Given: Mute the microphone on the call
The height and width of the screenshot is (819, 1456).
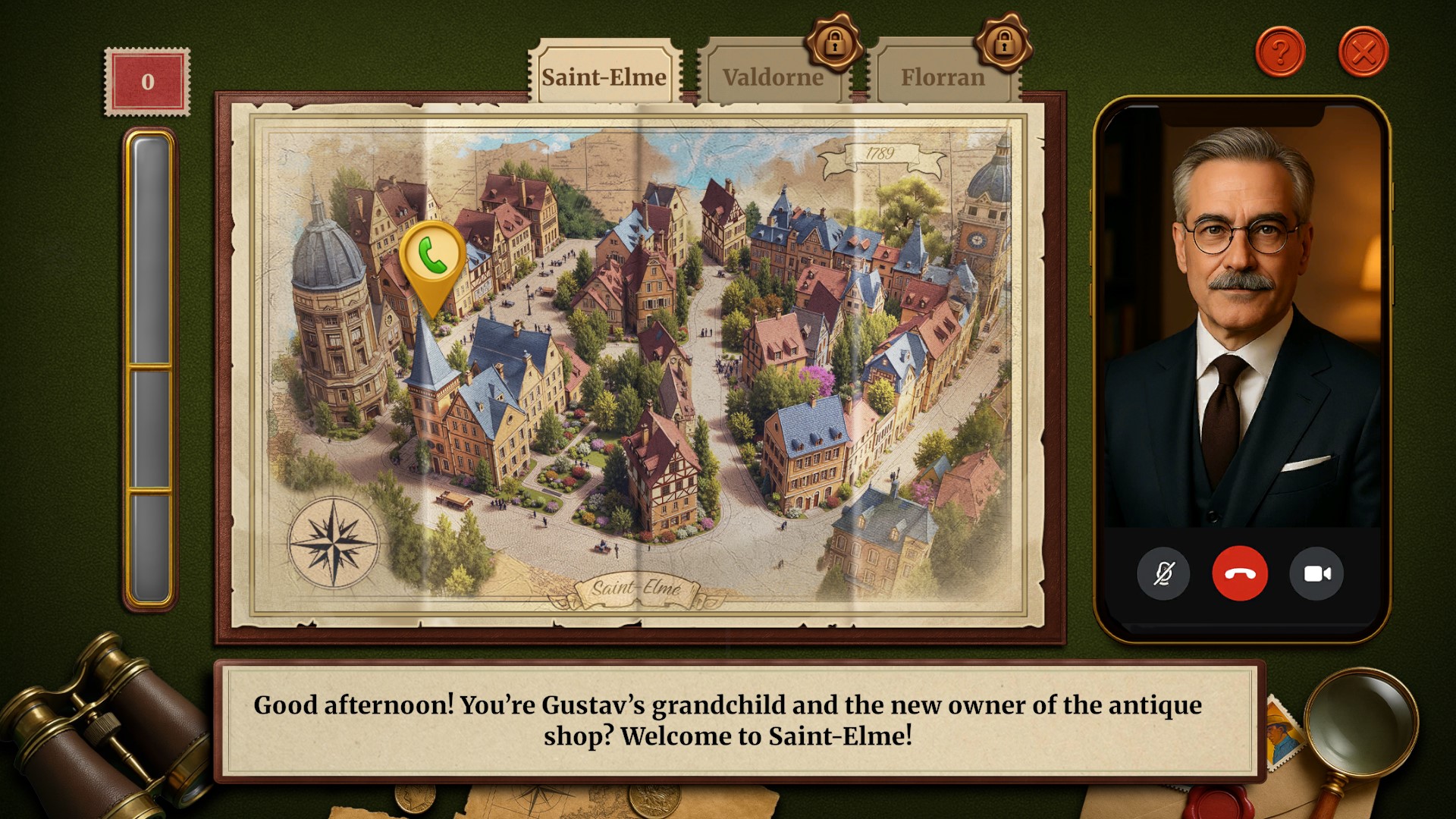Looking at the screenshot, I should click(x=1163, y=574).
